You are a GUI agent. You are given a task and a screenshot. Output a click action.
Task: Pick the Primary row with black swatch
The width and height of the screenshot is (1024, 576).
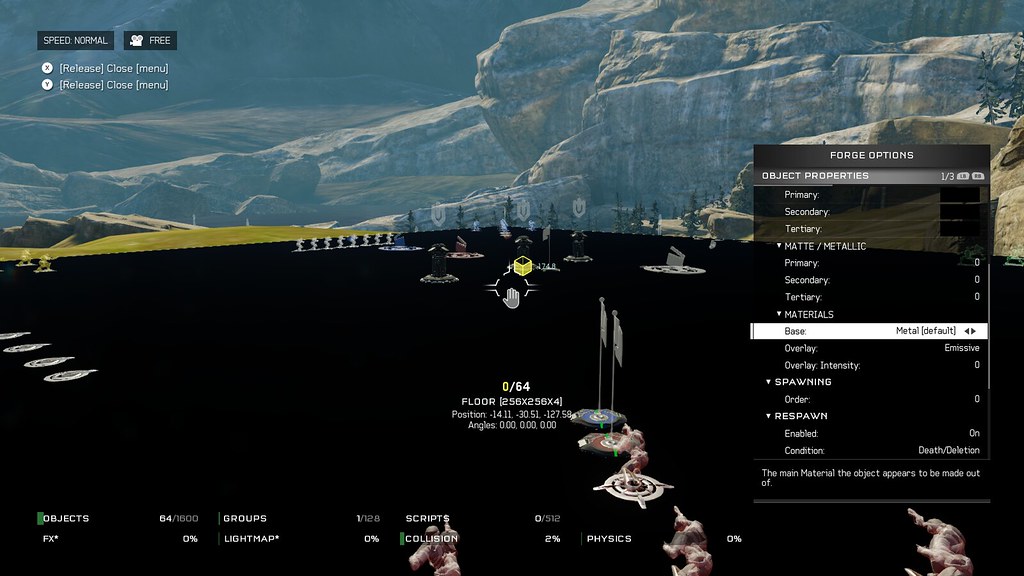(x=870, y=195)
